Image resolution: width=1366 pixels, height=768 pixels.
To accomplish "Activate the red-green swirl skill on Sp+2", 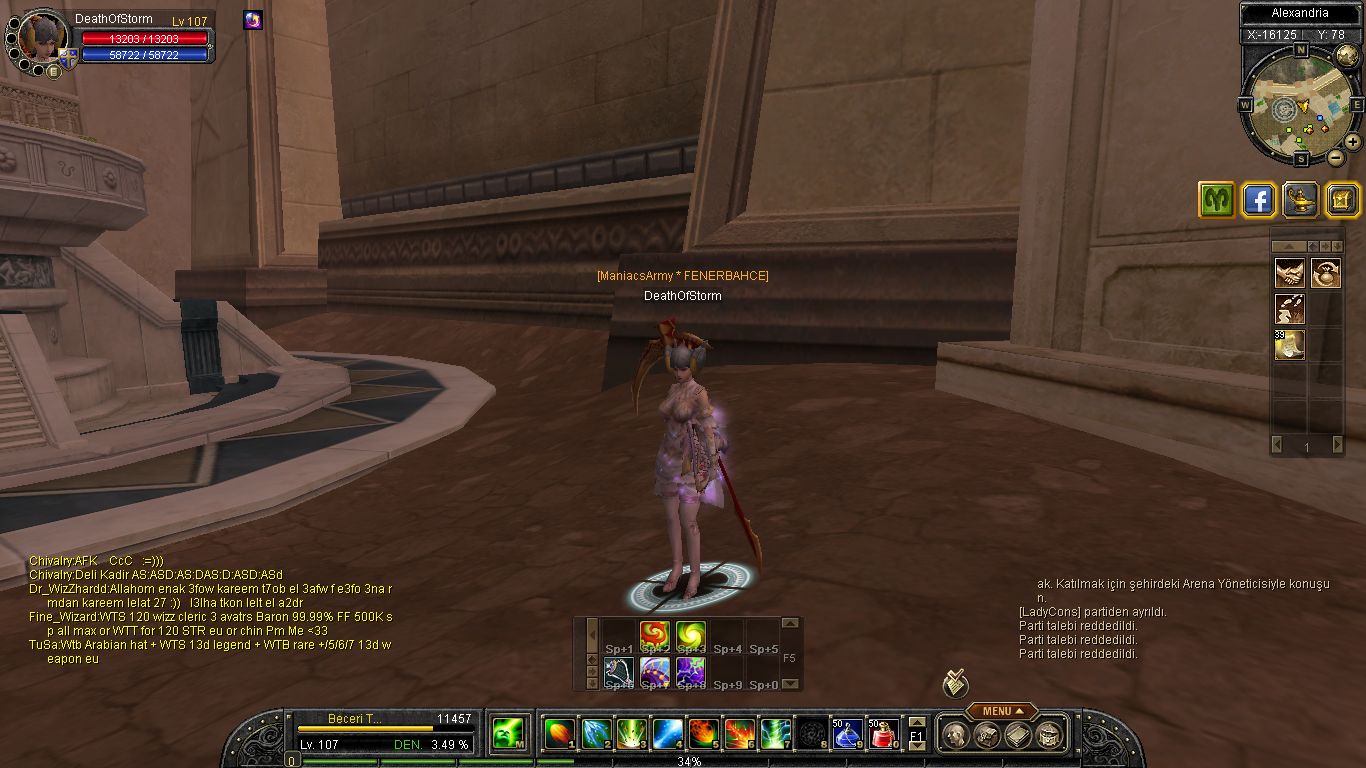I will click(x=655, y=634).
